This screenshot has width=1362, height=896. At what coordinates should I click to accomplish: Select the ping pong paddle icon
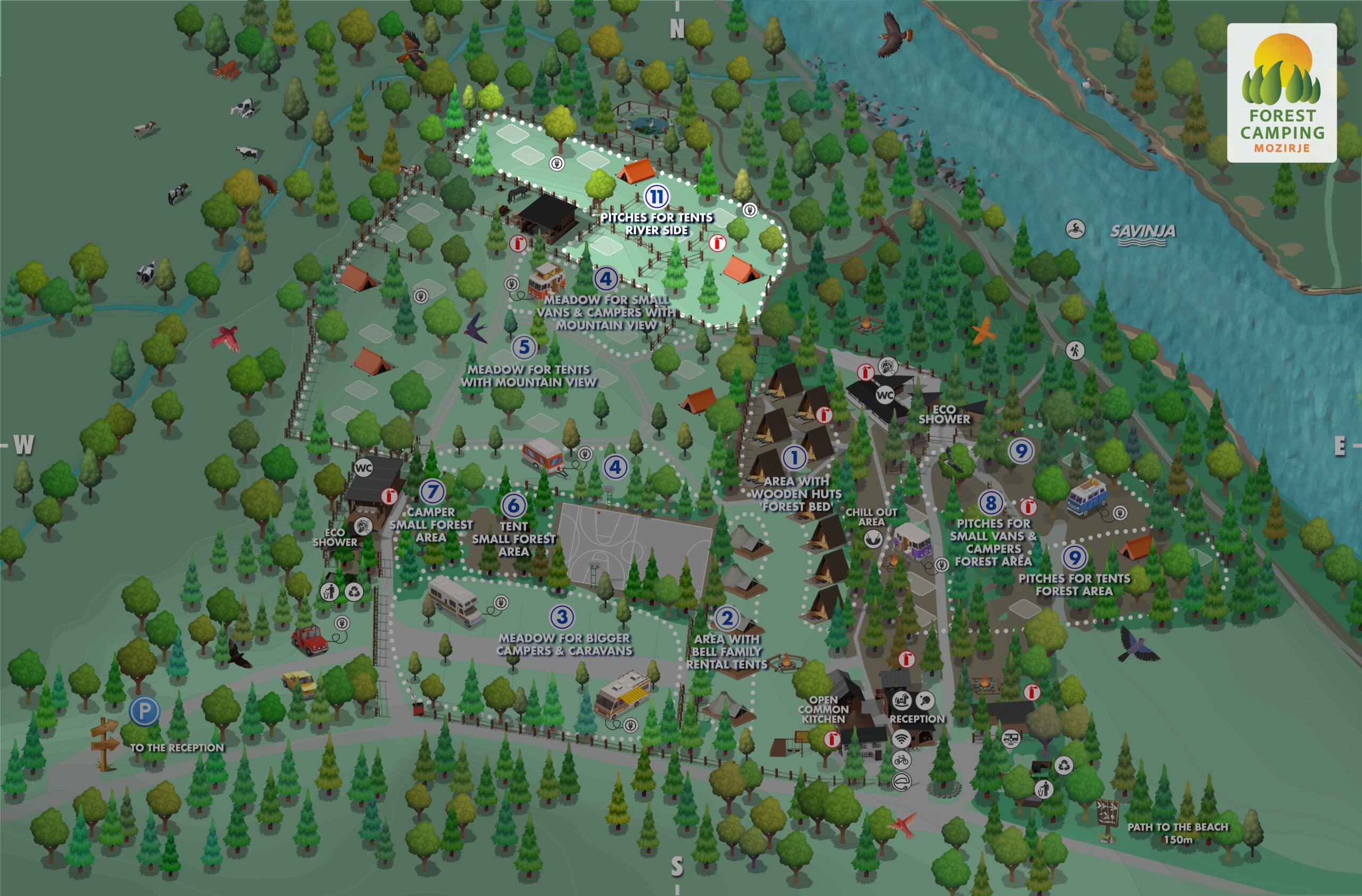(x=925, y=700)
